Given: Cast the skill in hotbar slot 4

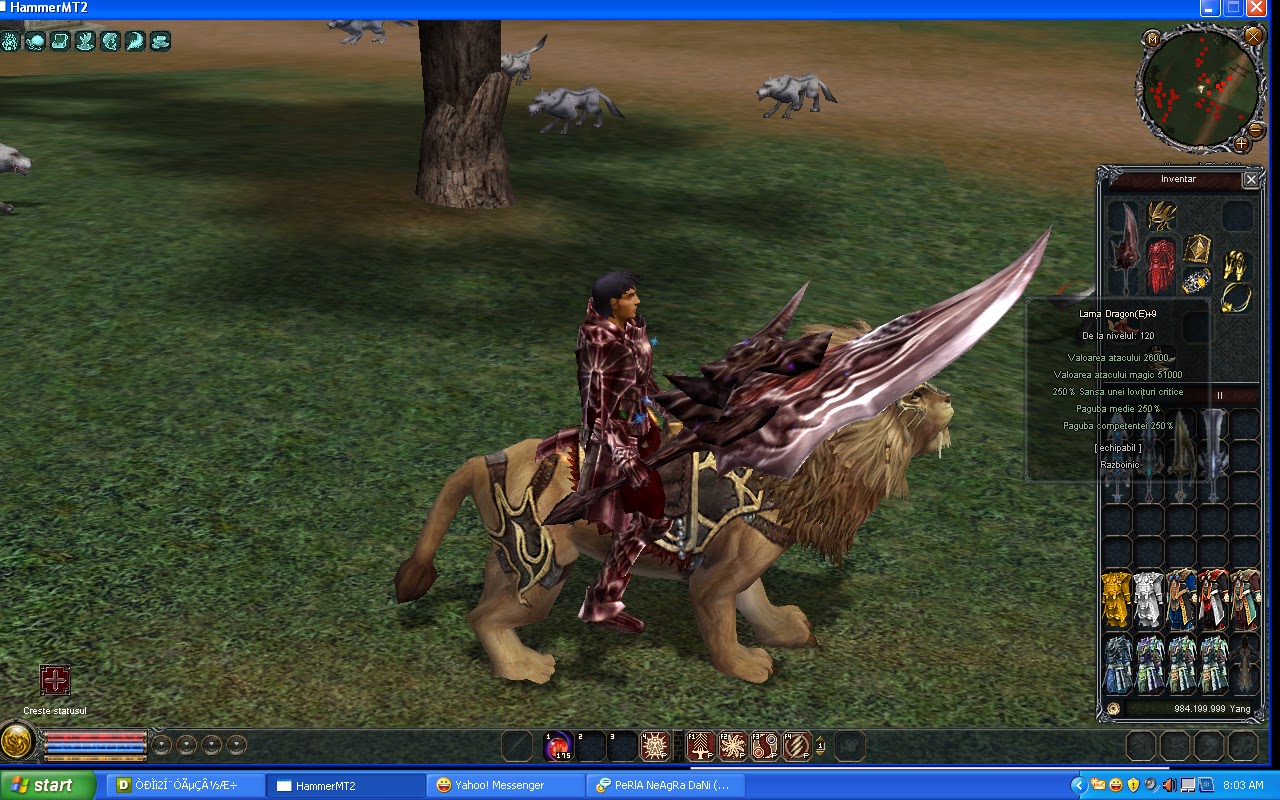Looking at the screenshot, I should click(654, 744).
